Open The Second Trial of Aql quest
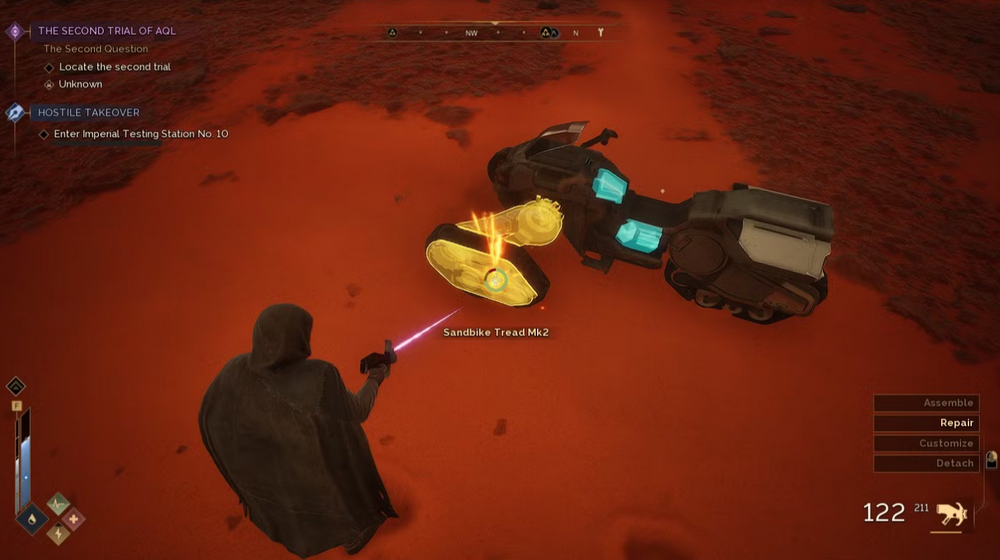This screenshot has width=1000, height=560. [106, 31]
